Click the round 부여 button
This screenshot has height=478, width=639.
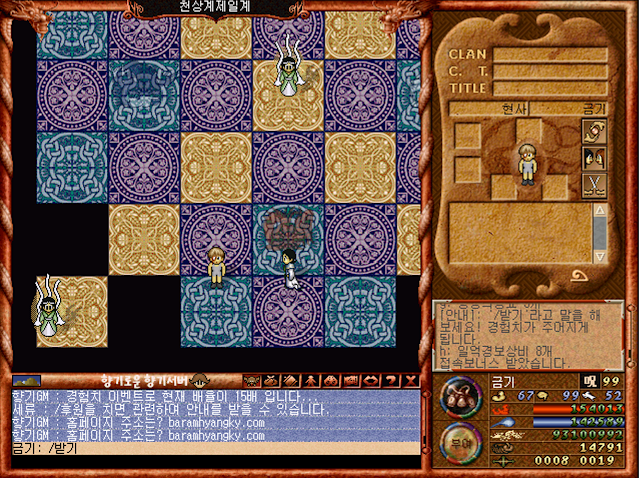[460, 443]
